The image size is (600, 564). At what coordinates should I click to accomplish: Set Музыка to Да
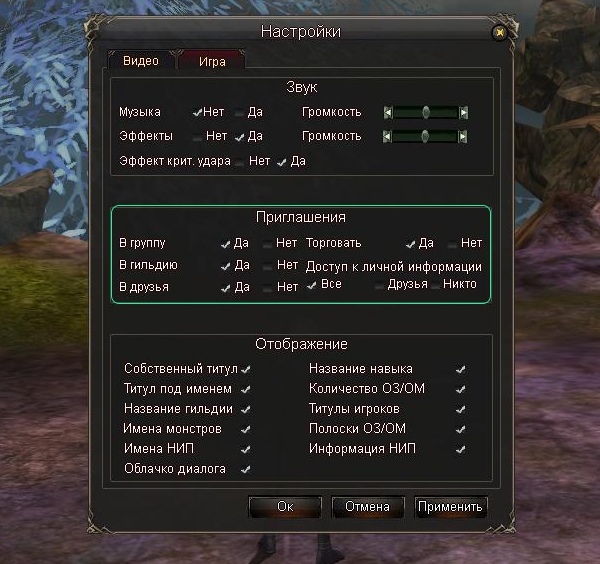[240, 113]
